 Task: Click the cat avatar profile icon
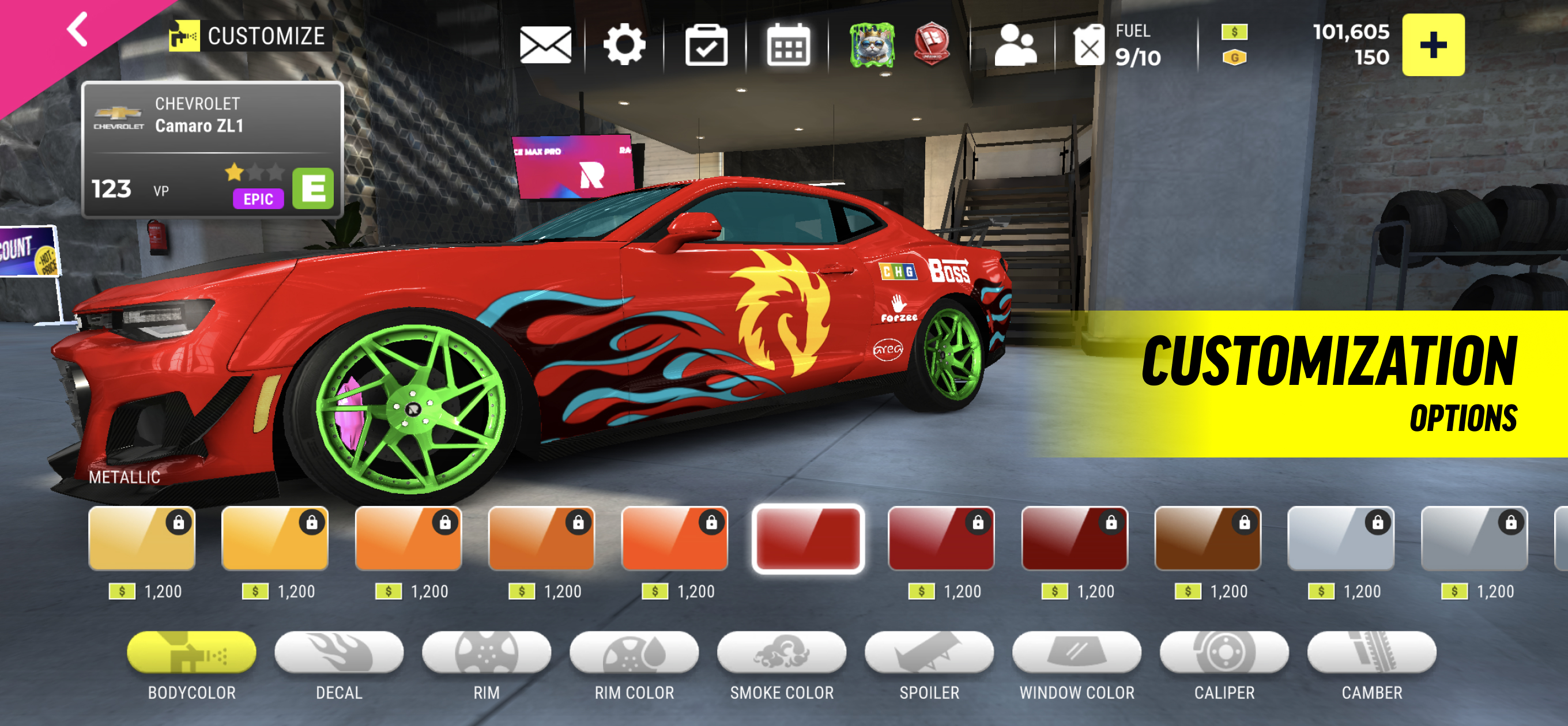coord(873,45)
